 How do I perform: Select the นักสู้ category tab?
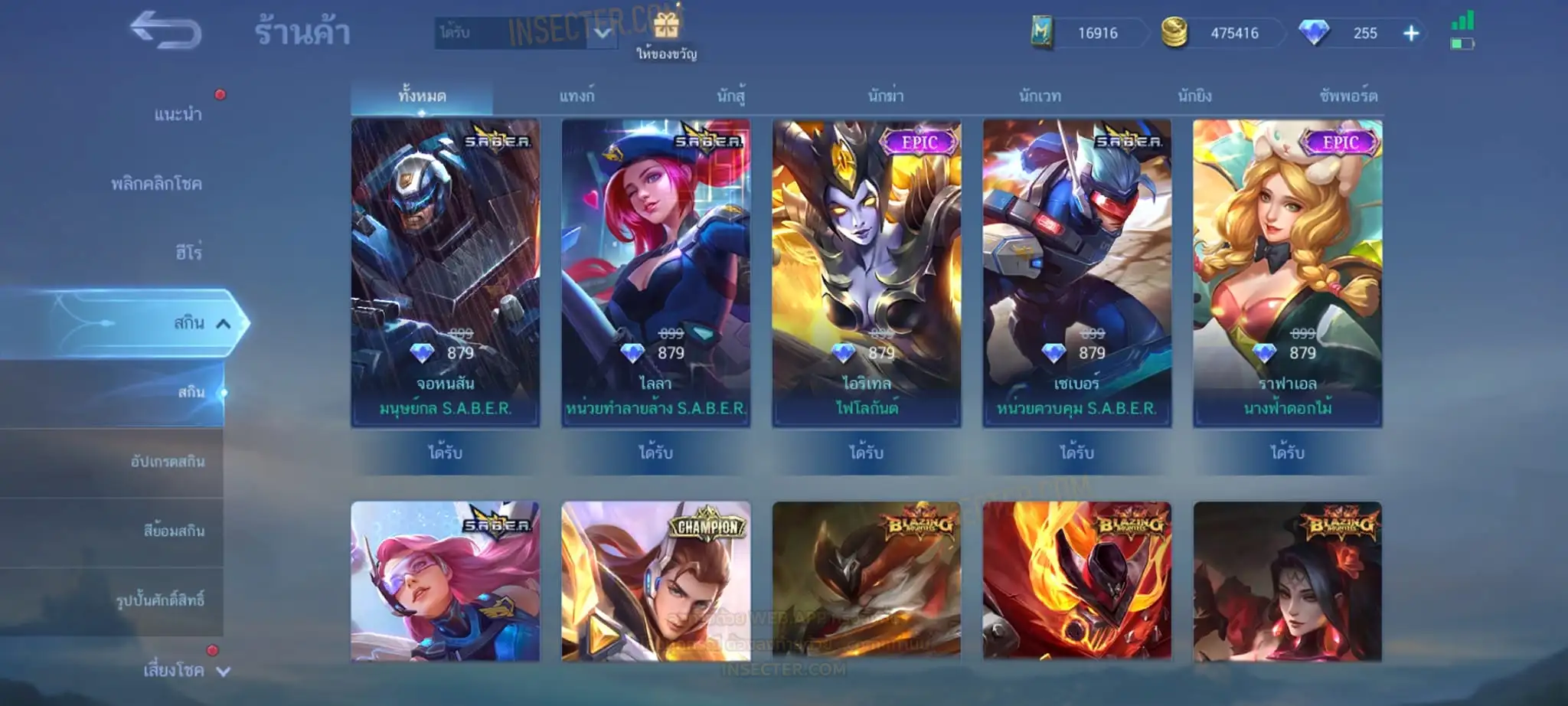pos(731,96)
